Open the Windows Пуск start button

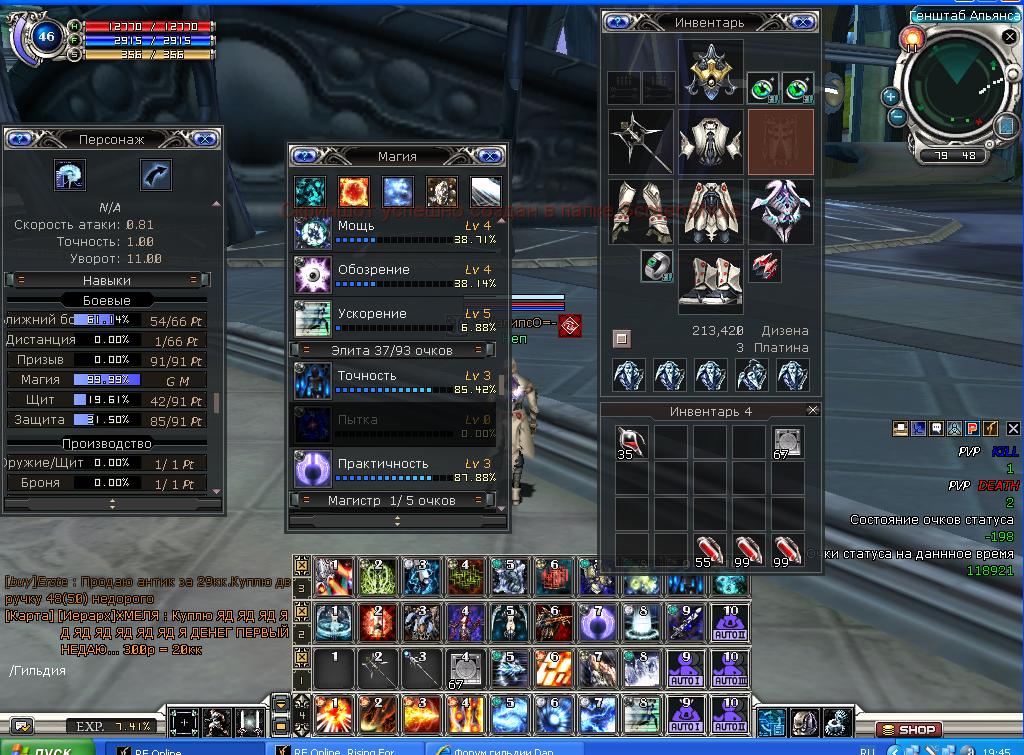coord(47,748)
